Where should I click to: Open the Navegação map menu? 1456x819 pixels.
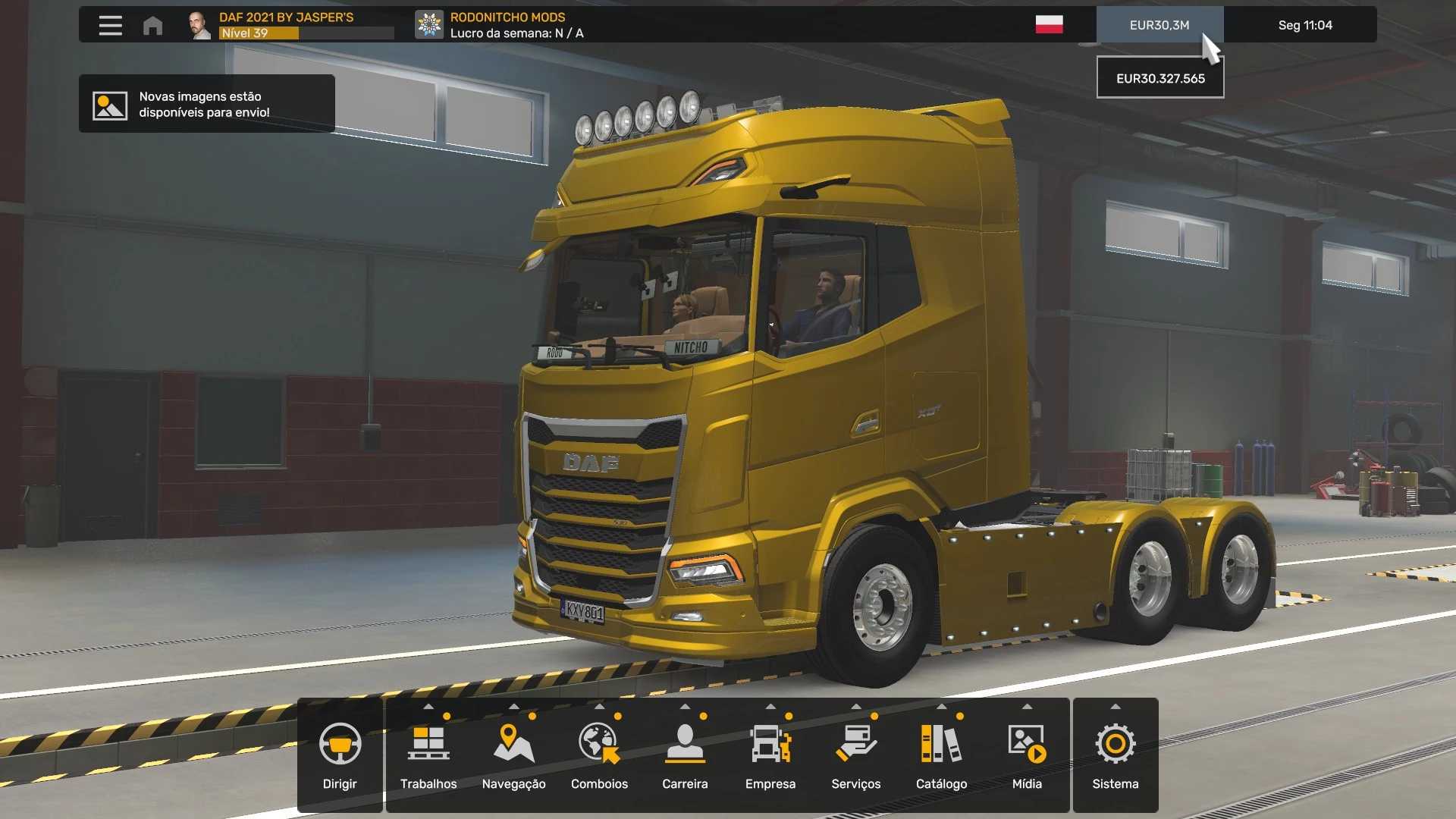(x=513, y=755)
